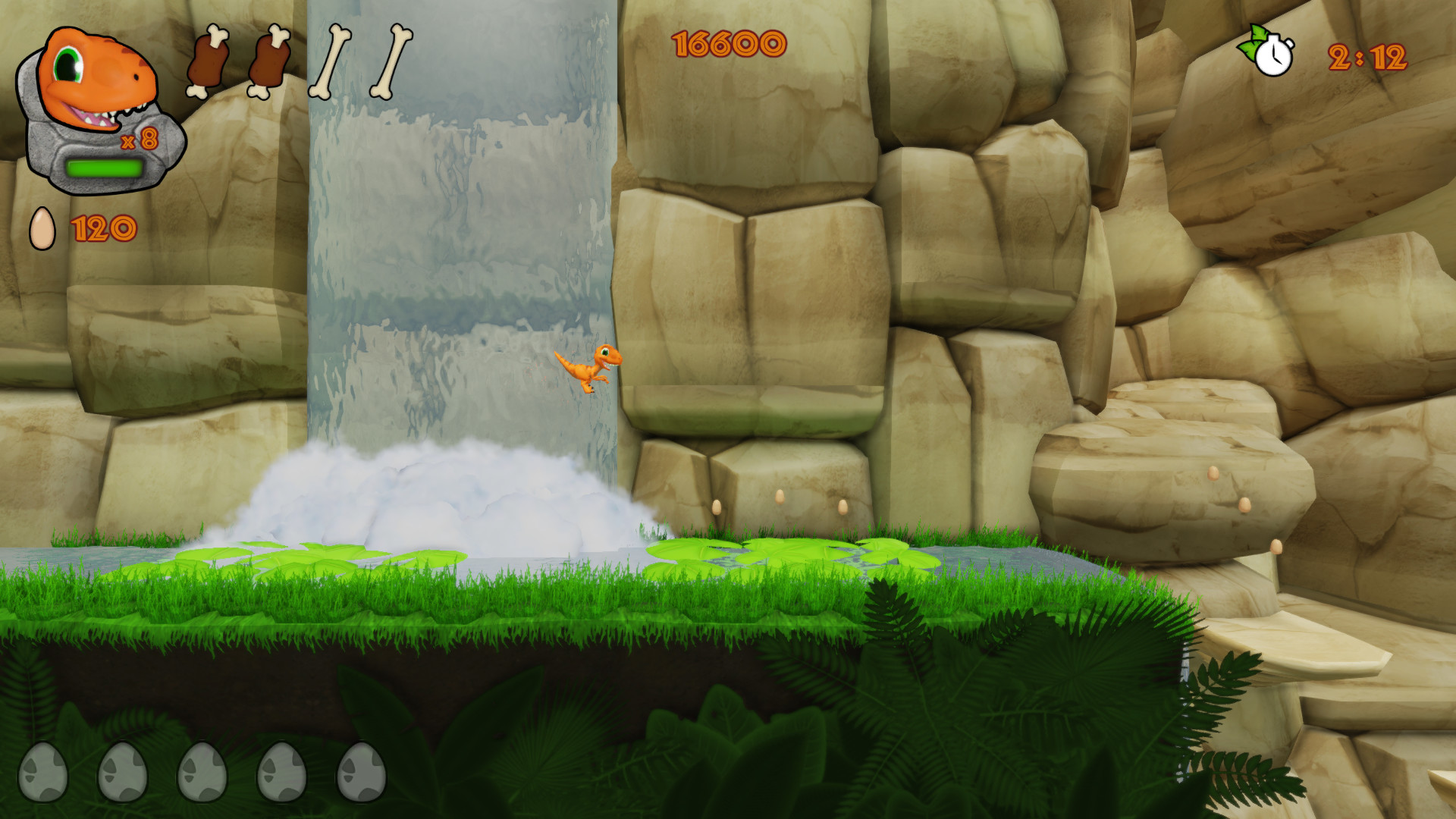Click the second white bone icon
Screen dimensions: 1456x819
coord(393,61)
